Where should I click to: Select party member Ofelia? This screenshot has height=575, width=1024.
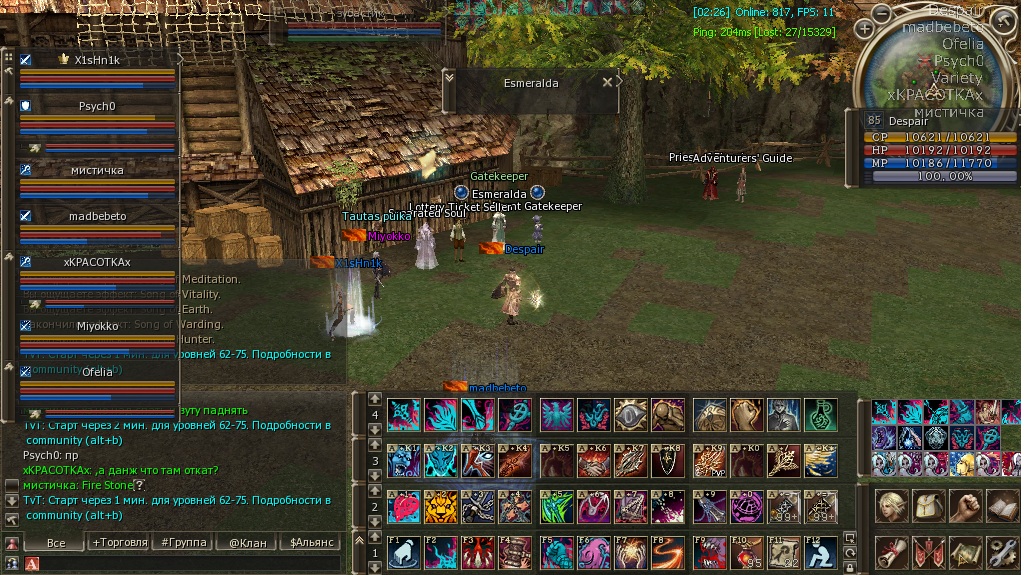point(97,372)
